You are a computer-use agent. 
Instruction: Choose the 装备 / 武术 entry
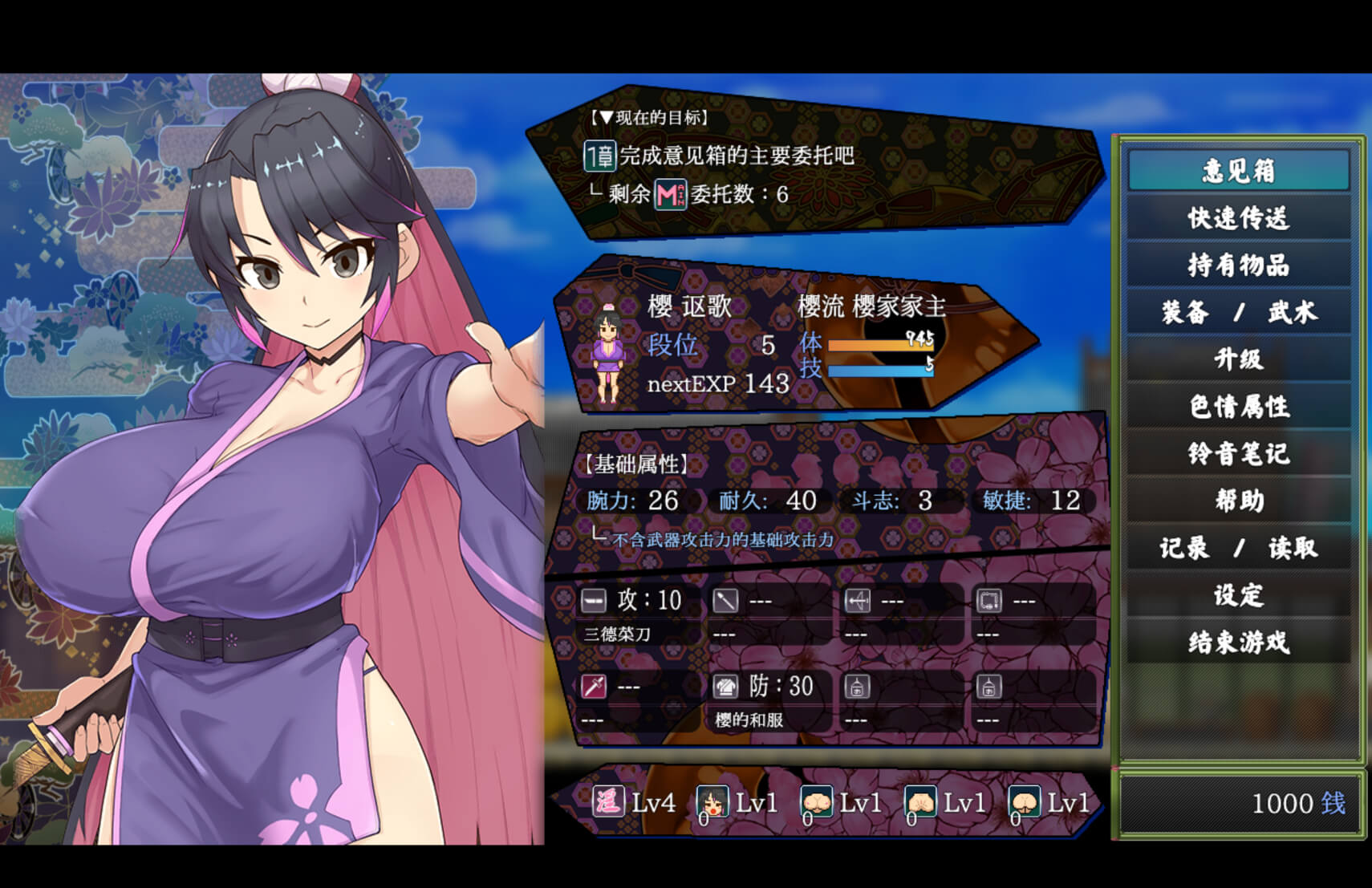(x=1238, y=312)
